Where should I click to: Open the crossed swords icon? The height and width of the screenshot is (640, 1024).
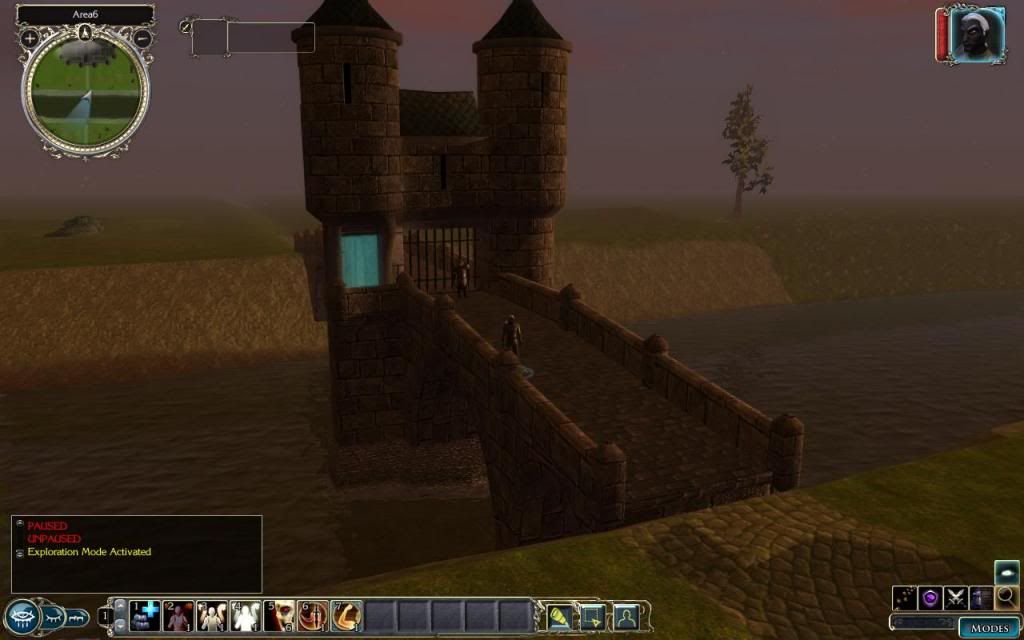[x=957, y=597]
